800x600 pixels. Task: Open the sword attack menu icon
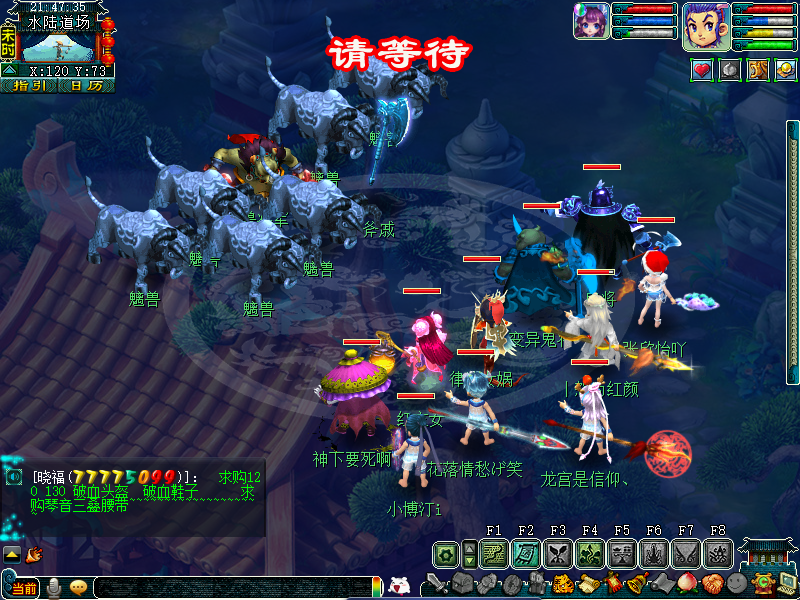click(438, 583)
